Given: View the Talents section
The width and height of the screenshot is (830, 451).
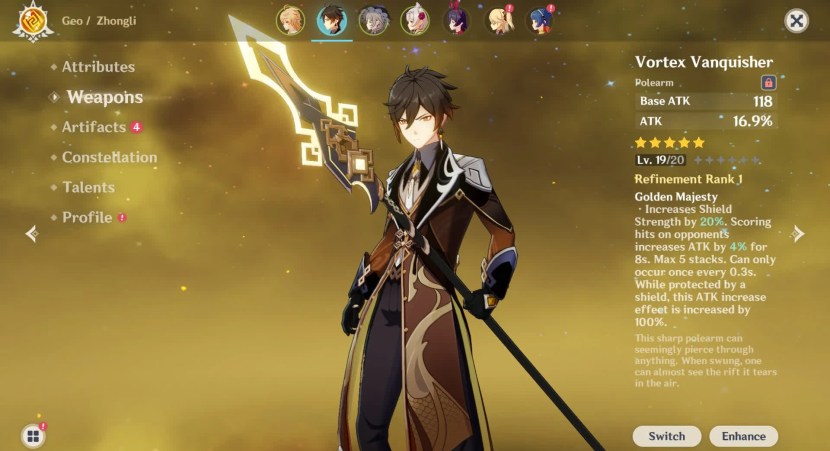Looking at the screenshot, I should (x=88, y=187).
